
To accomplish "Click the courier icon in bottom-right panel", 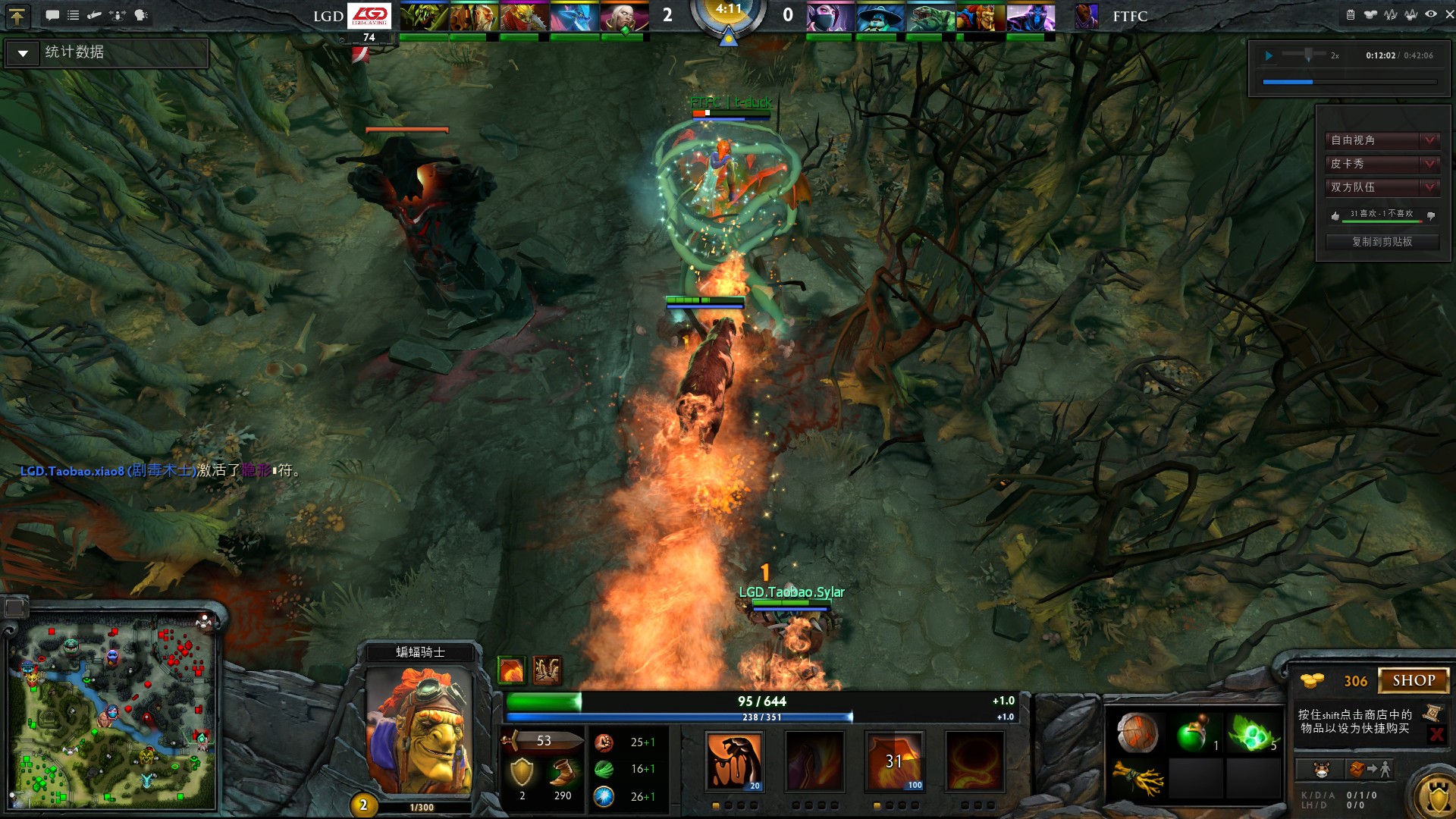I will click(x=1321, y=770).
